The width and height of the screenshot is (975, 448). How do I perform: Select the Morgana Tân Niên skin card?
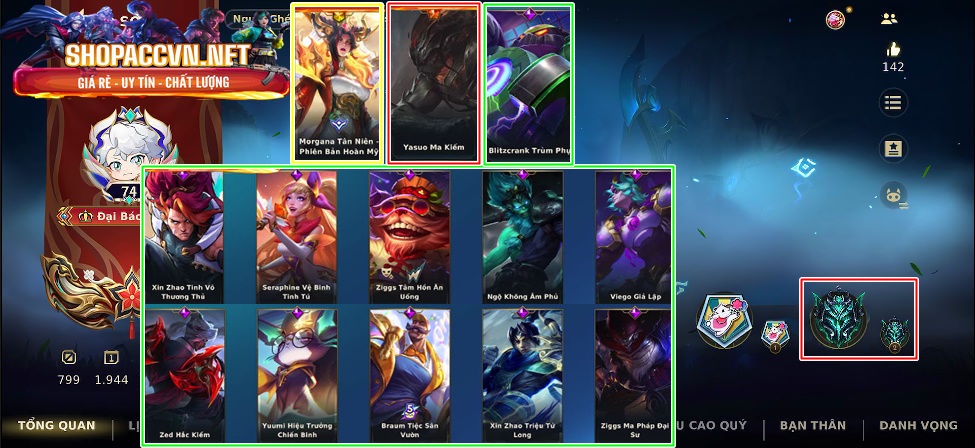[x=337, y=82]
